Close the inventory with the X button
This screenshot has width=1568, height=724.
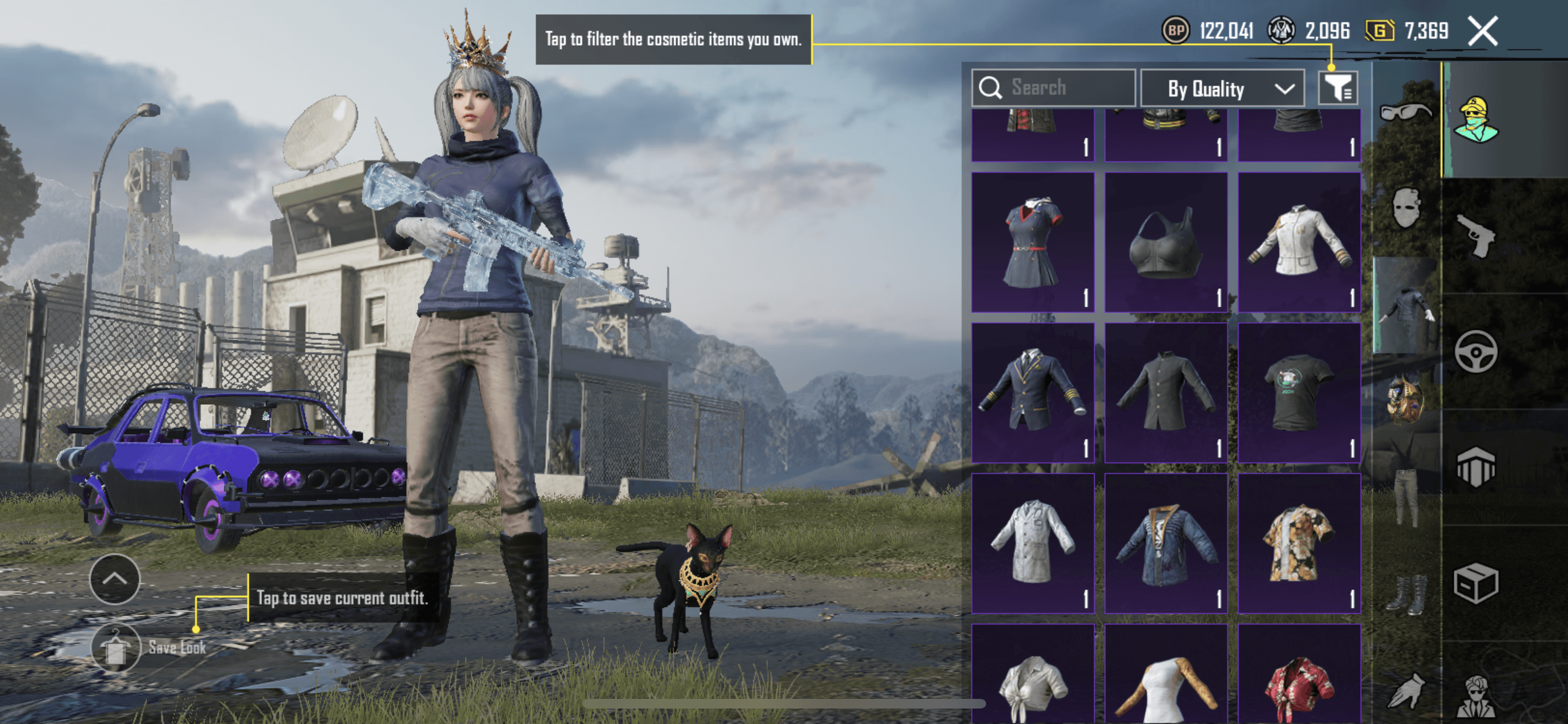1482,31
